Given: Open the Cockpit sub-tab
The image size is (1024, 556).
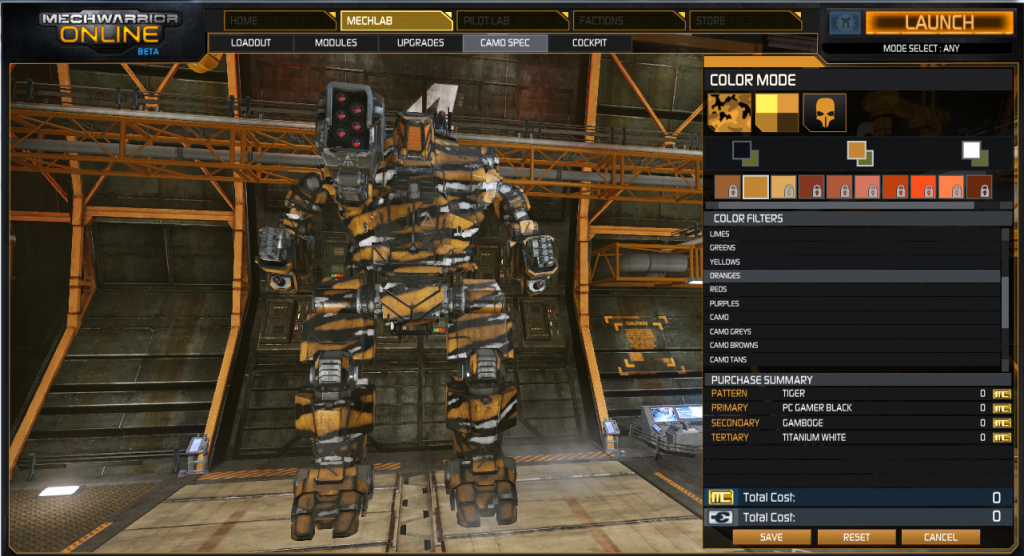Looking at the screenshot, I should coord(590,43).
